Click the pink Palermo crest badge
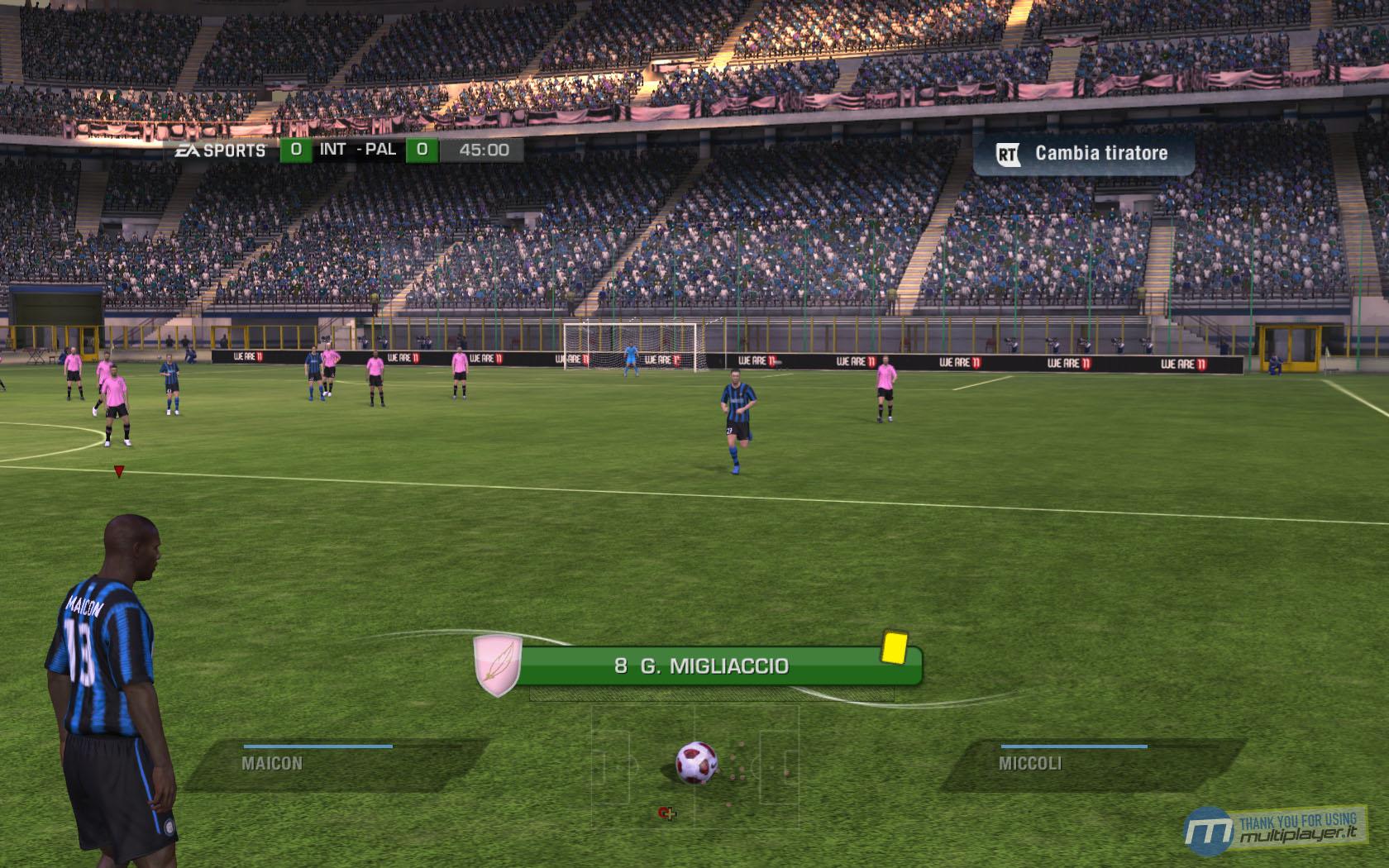 click(497, 665)
